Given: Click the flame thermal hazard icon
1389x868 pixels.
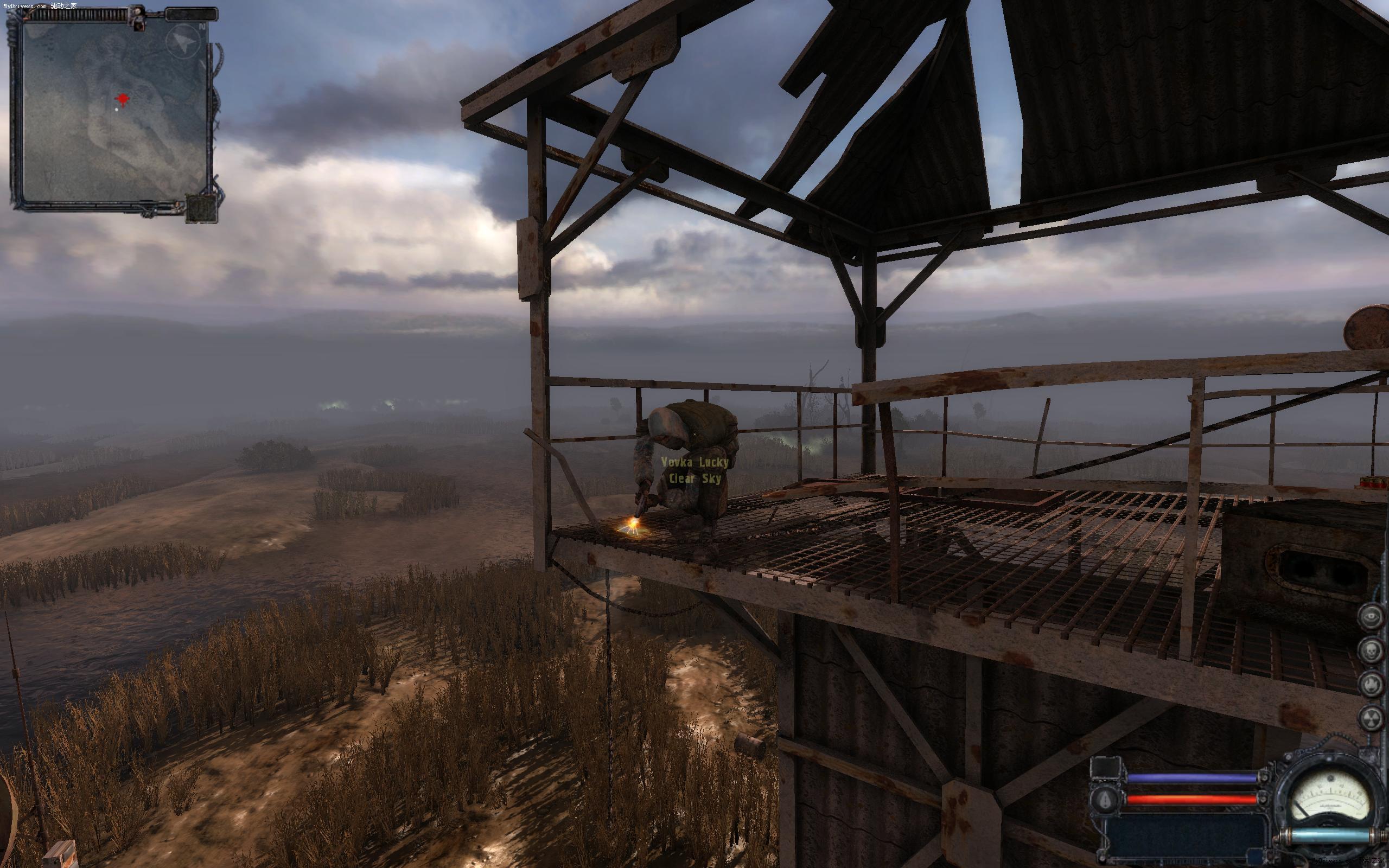Looking at the screenshot, I should click(1371, 684).
